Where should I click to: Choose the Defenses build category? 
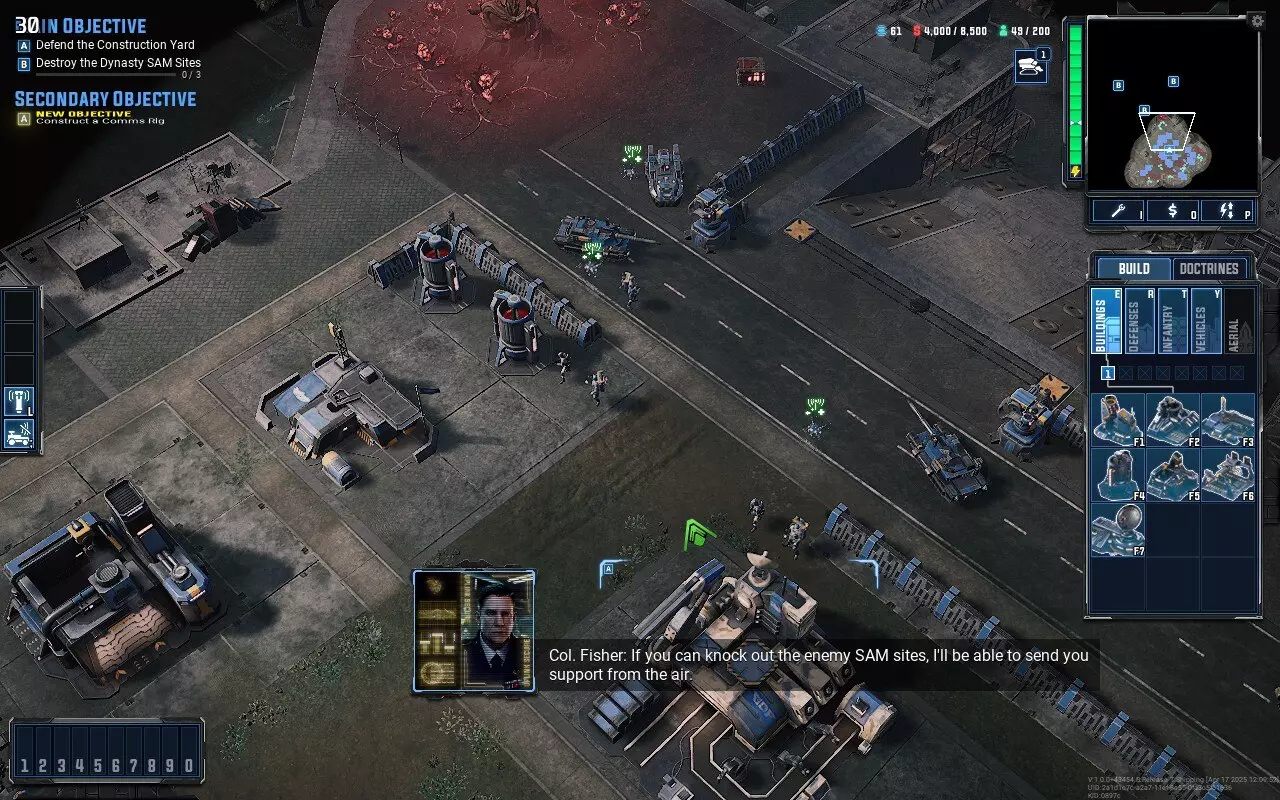click(1138, 321)
